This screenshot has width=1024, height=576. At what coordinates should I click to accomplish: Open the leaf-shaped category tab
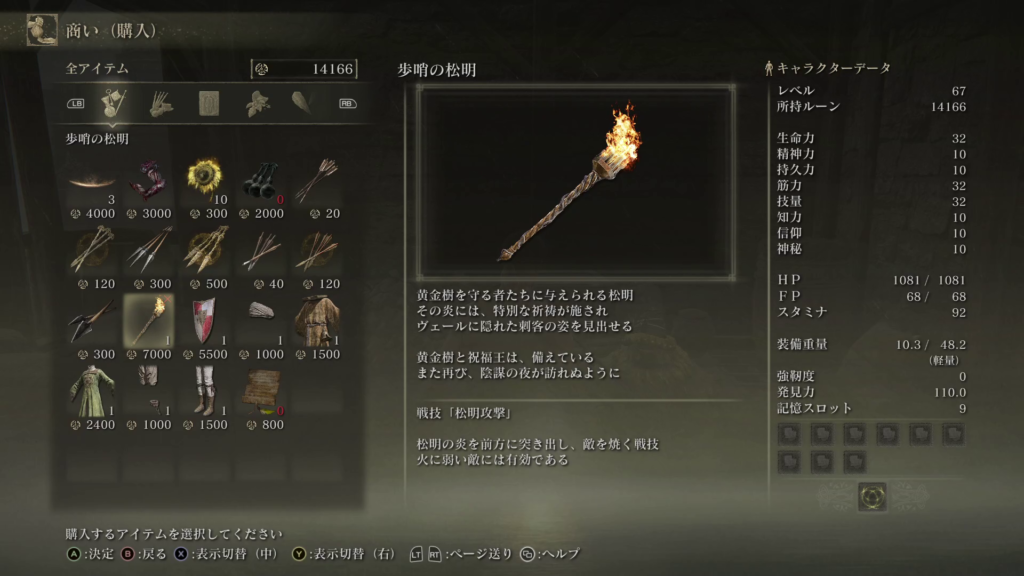click(x=258, y=102)
